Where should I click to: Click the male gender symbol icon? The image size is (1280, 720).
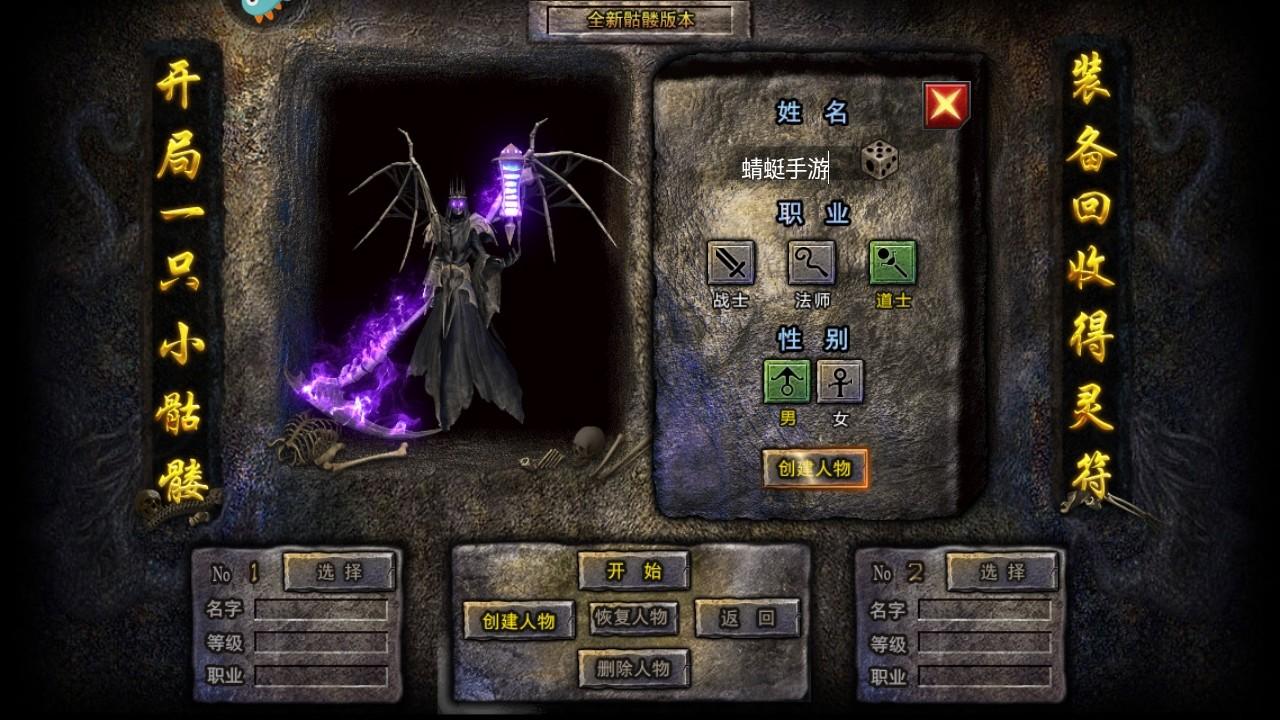(789, 382)
